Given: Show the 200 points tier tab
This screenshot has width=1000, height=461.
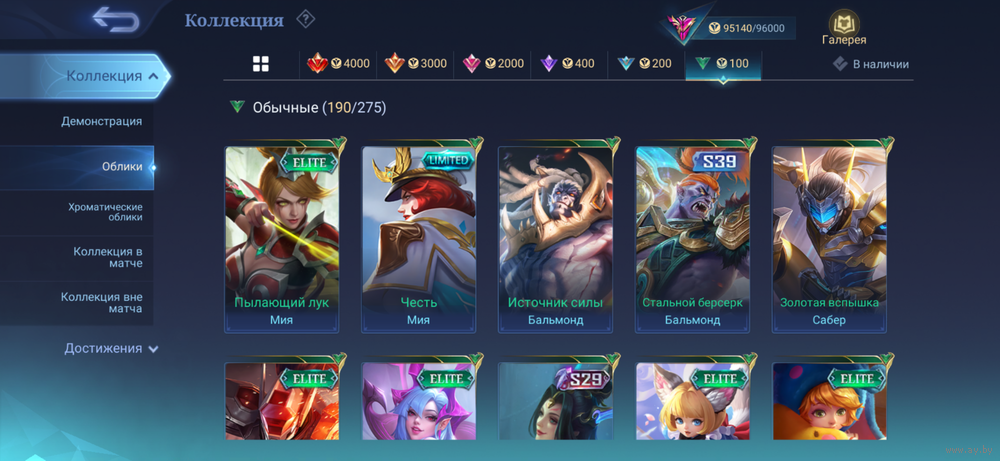Looking at the screenshot, I should click(x=644, y=64).
